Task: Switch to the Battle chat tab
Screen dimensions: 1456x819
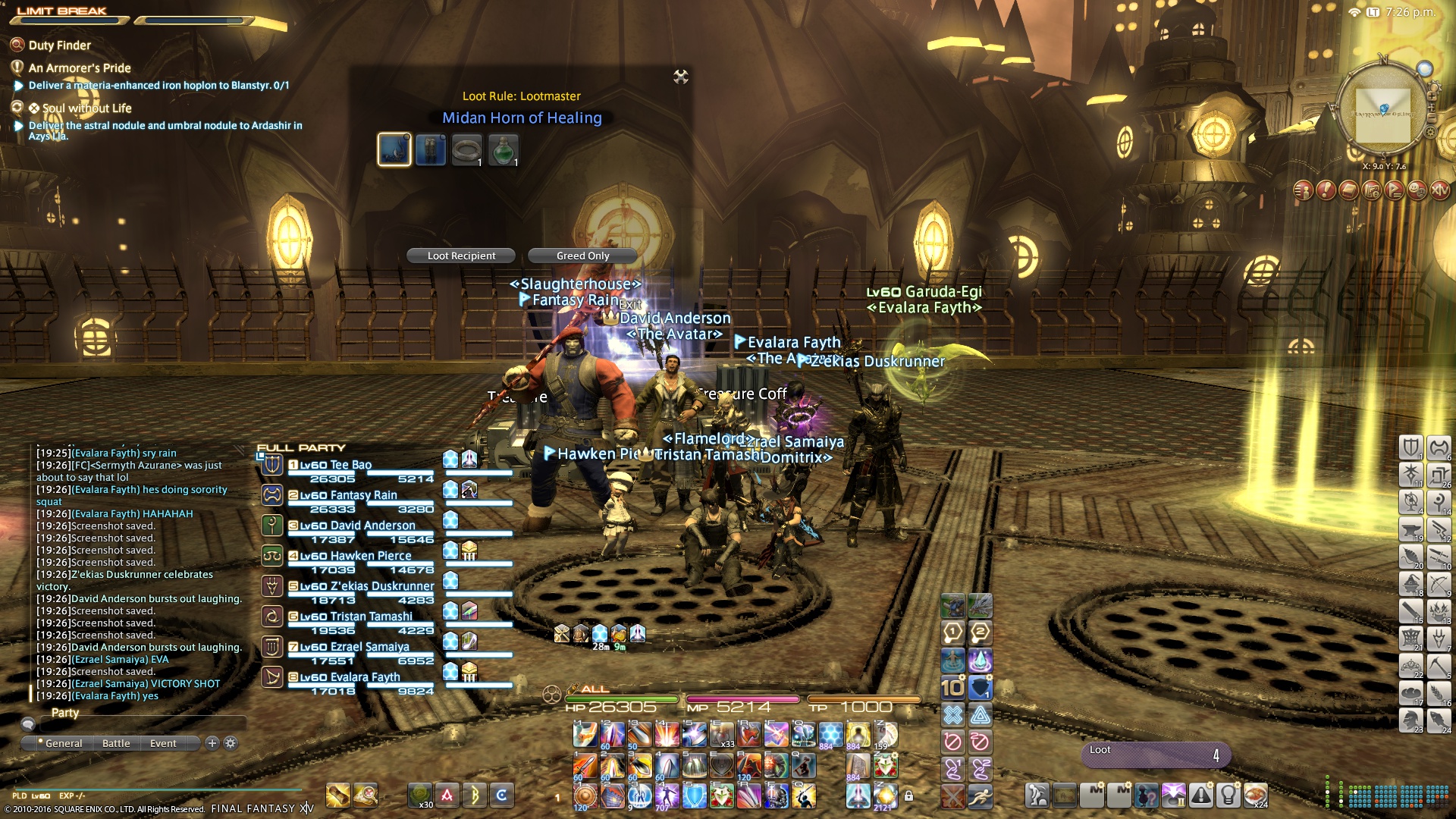Action: coord(116,744)
